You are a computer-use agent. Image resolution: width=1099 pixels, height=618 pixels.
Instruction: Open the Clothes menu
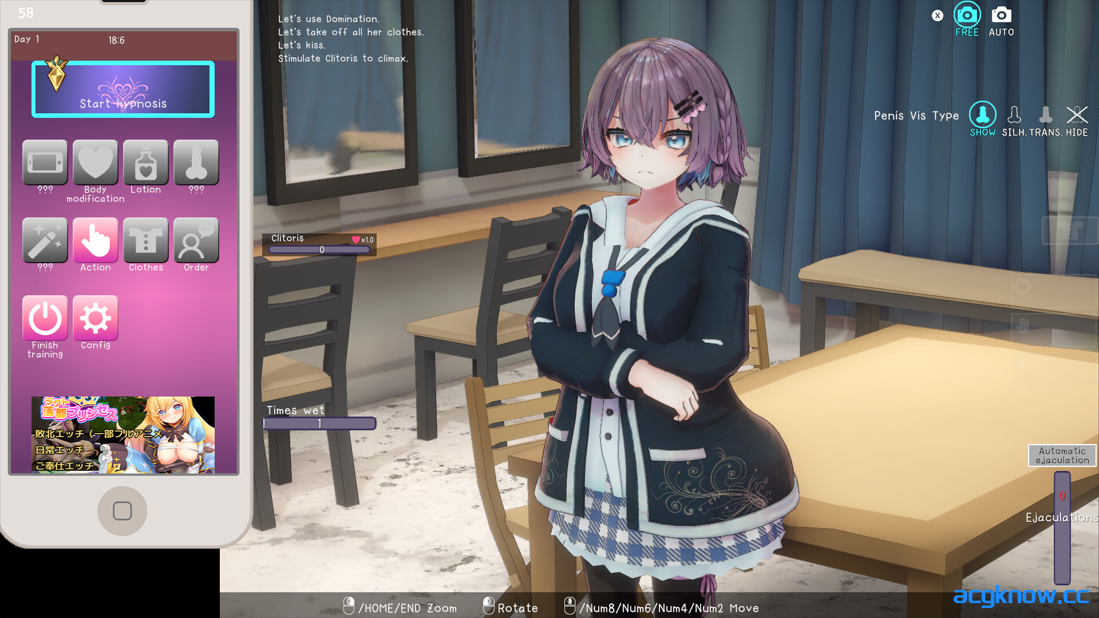click(x=146, y=241)
